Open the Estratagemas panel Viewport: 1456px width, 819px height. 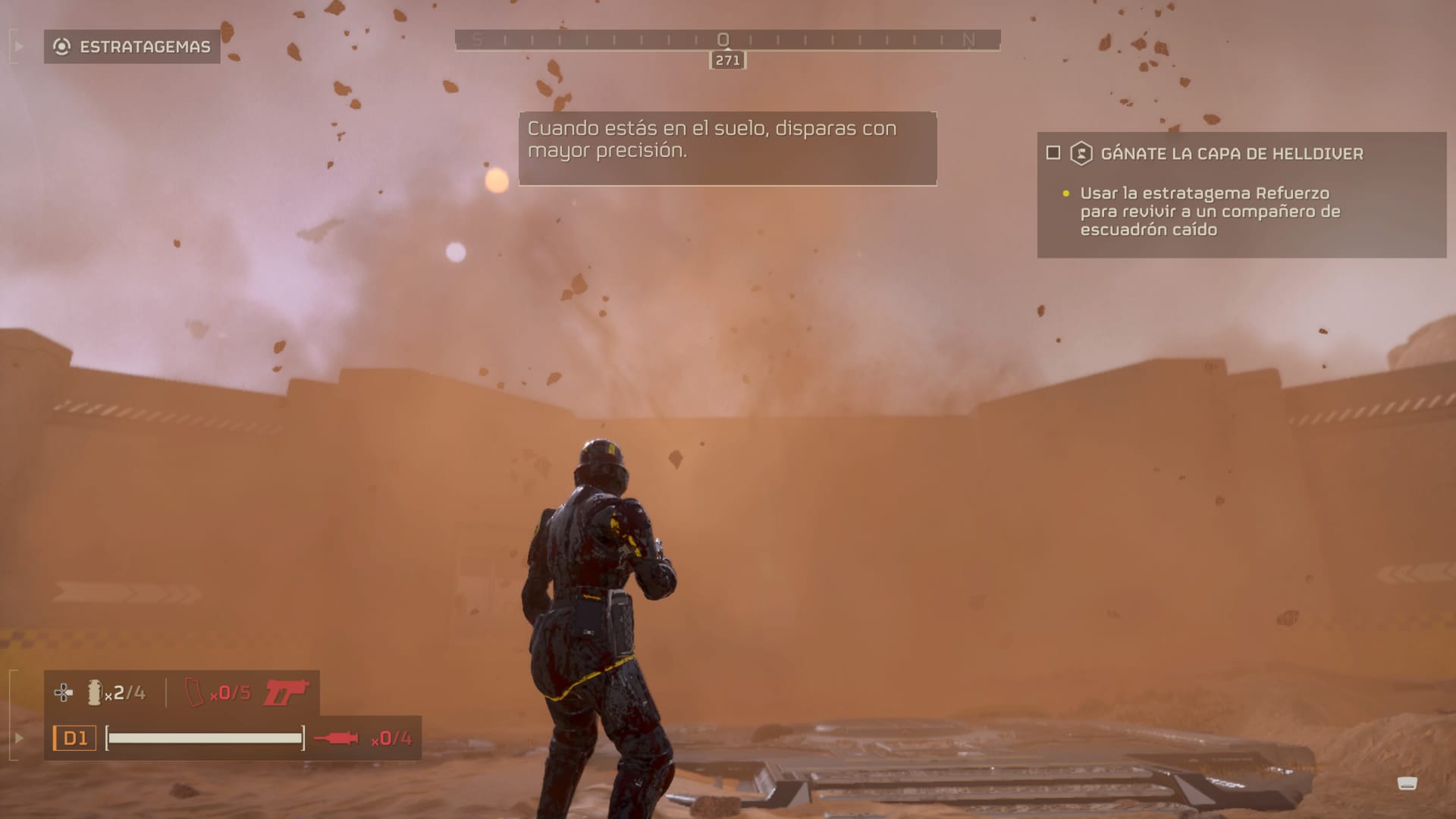point(132,47)
